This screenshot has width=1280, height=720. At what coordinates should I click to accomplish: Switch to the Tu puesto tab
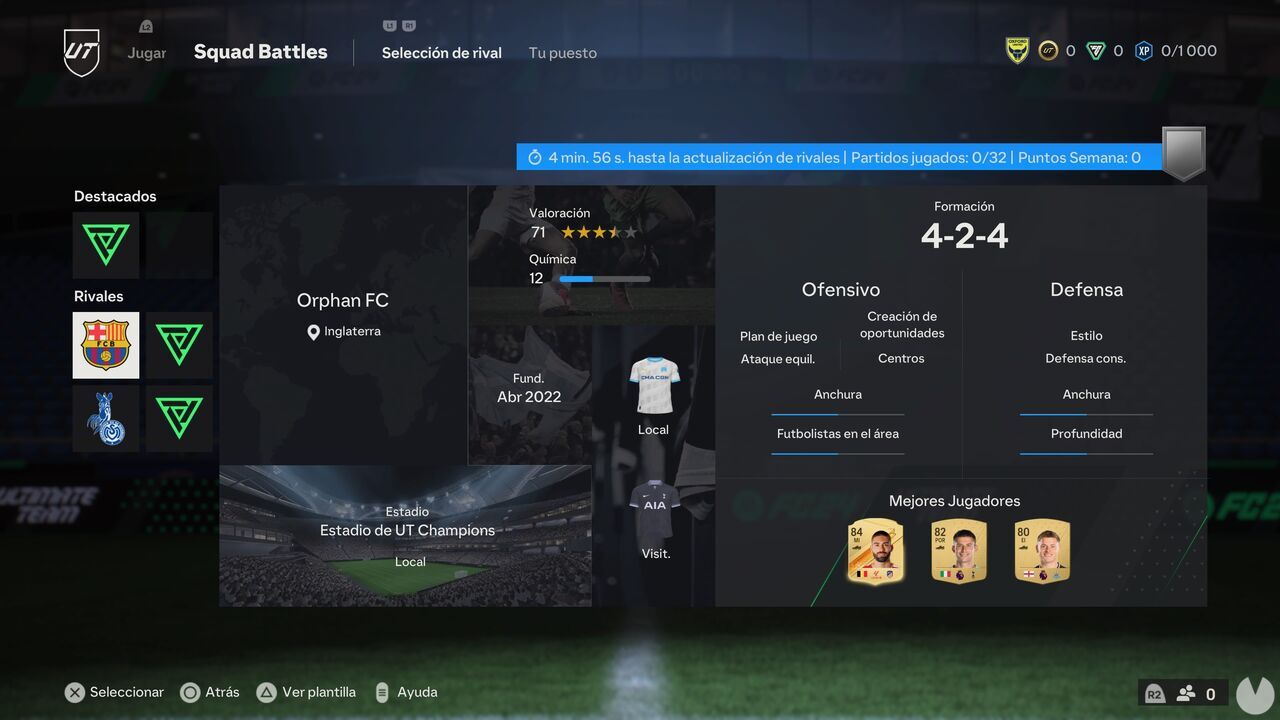(x=562, y=52)
